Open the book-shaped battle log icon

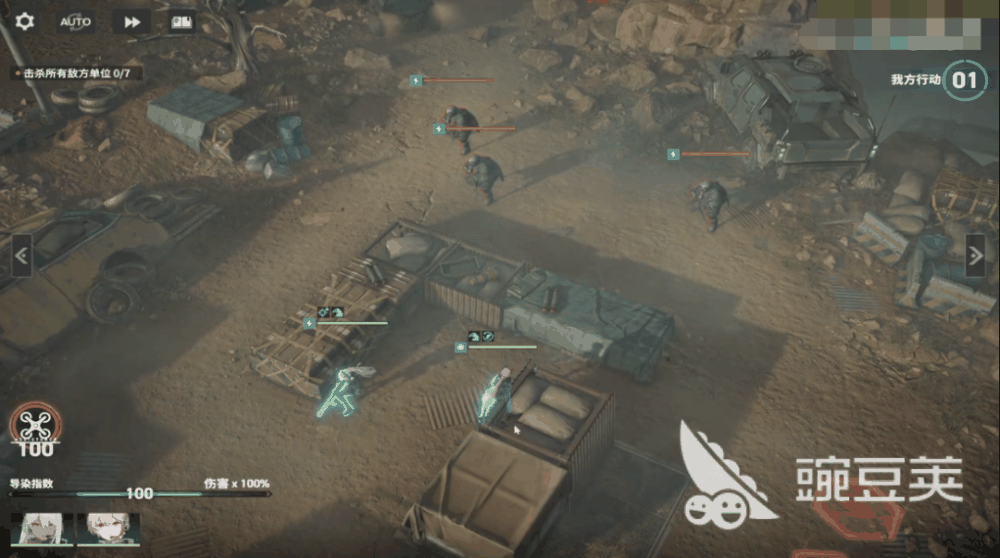181,21
